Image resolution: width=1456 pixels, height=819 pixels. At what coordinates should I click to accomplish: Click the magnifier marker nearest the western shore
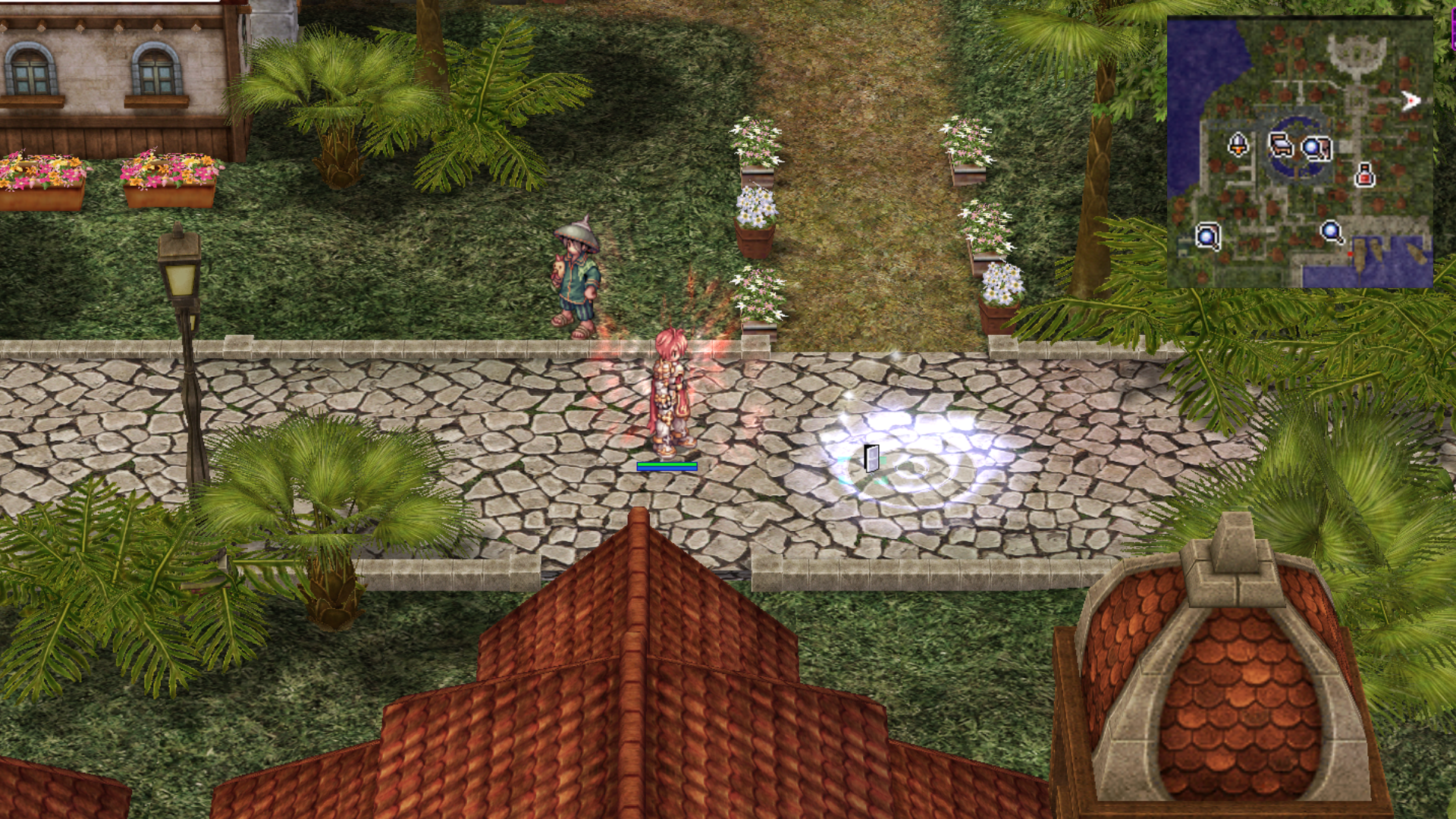pos(1207,236)
